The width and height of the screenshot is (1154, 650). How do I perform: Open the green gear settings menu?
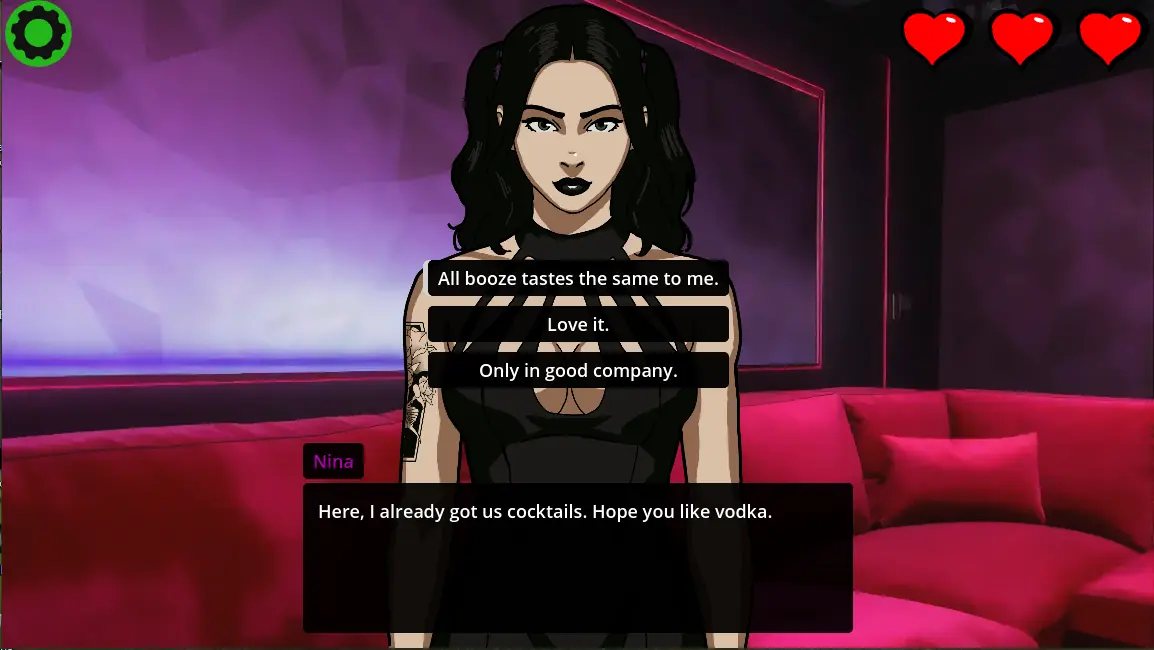(x=38, y=34)
